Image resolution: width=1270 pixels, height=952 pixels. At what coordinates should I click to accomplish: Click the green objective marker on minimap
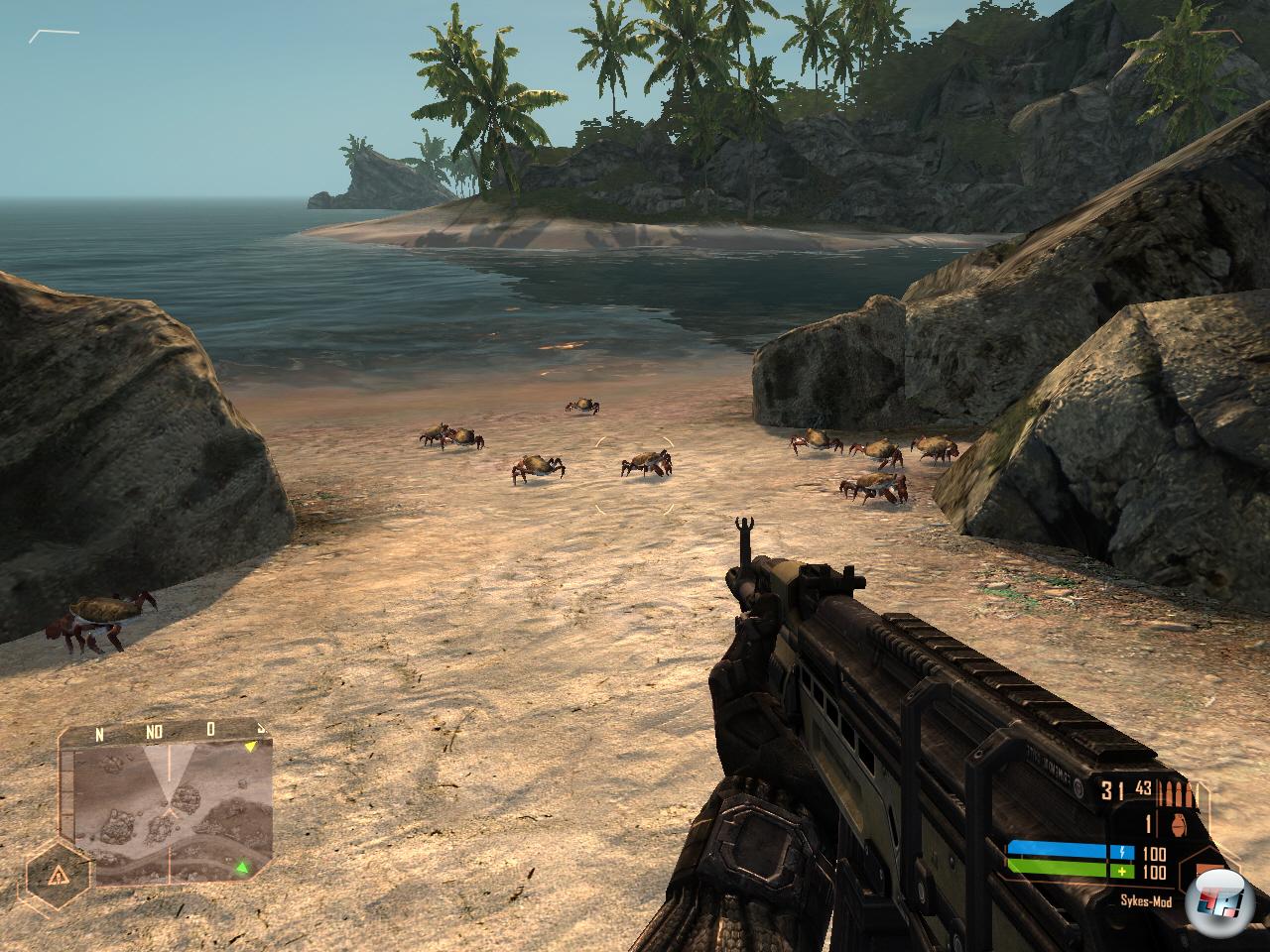click(x=240, y=869)
